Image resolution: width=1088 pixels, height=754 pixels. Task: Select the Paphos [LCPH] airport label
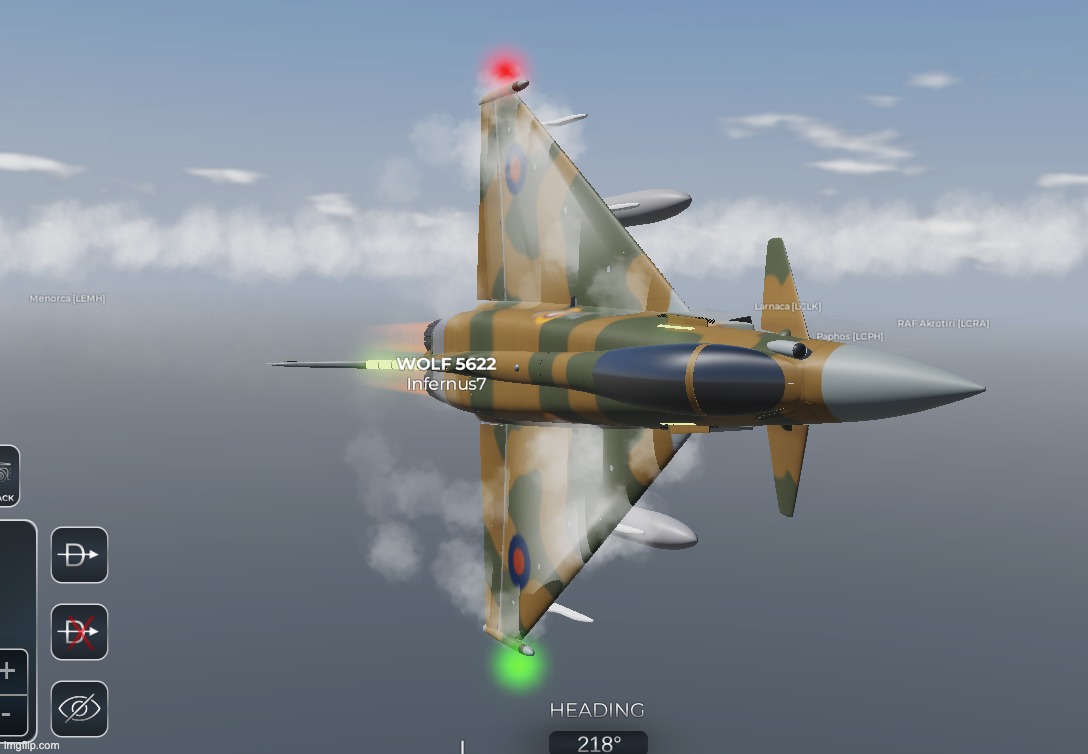[849, 337]
